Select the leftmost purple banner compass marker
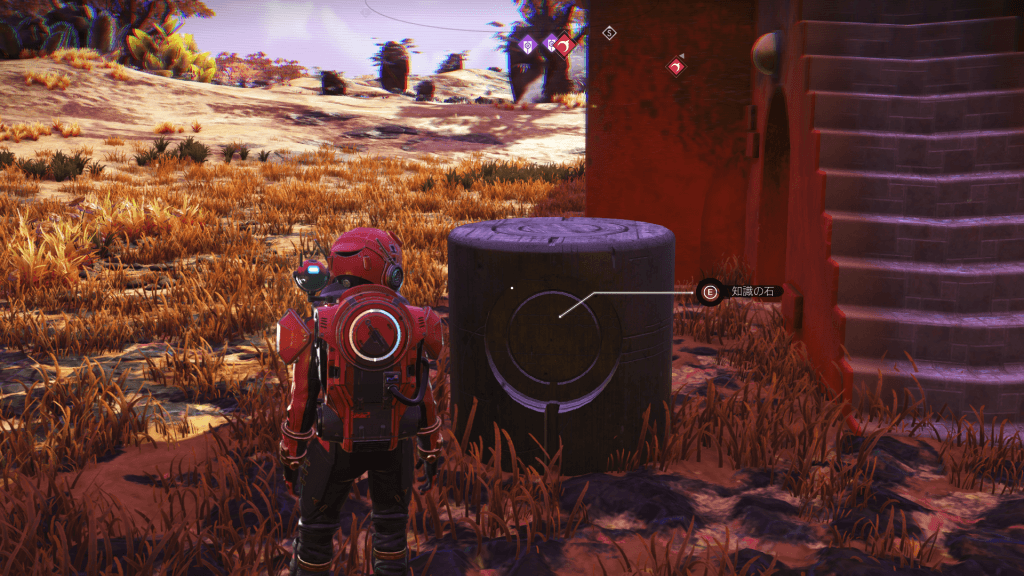Image resolution: width=1024 pixels, height=576 pixels. pos(527,43)
